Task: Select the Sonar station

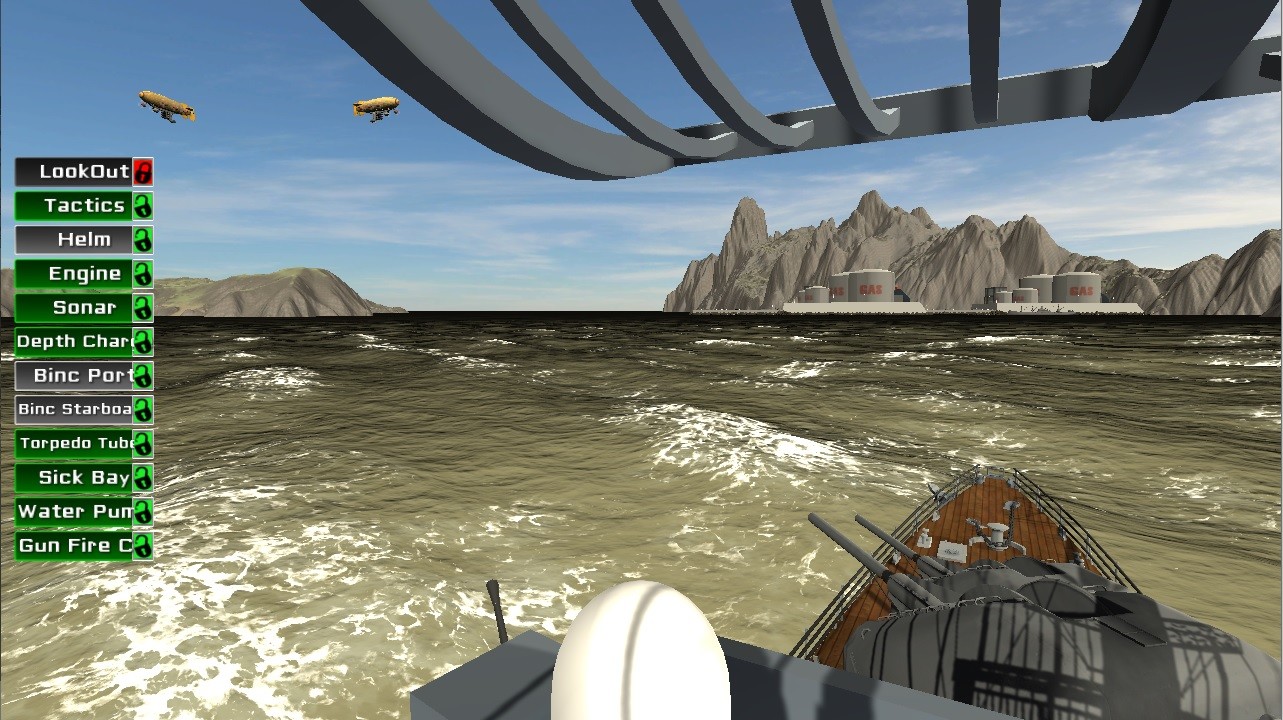Action: [75, 307]
